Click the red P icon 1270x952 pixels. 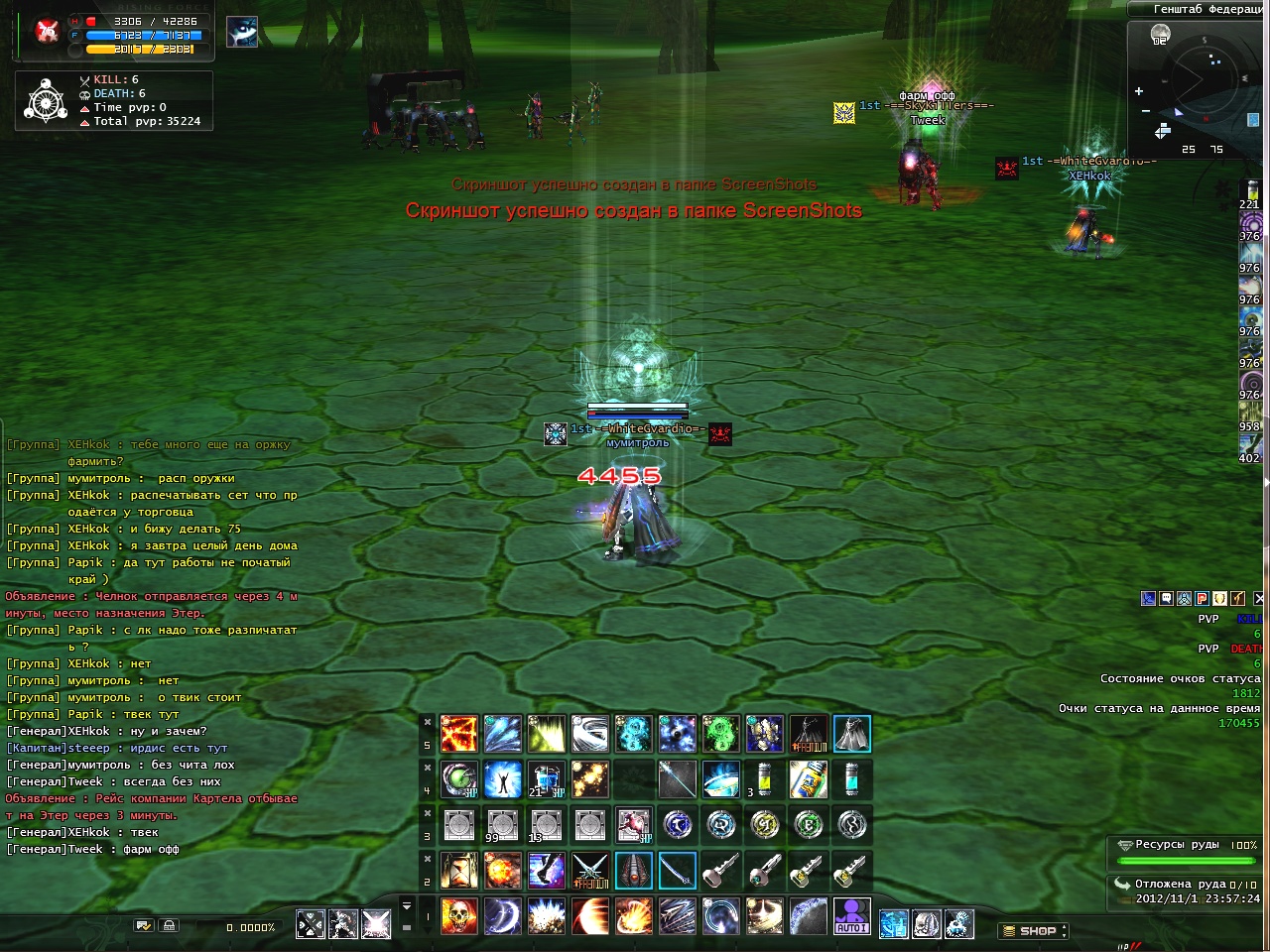1202,598
